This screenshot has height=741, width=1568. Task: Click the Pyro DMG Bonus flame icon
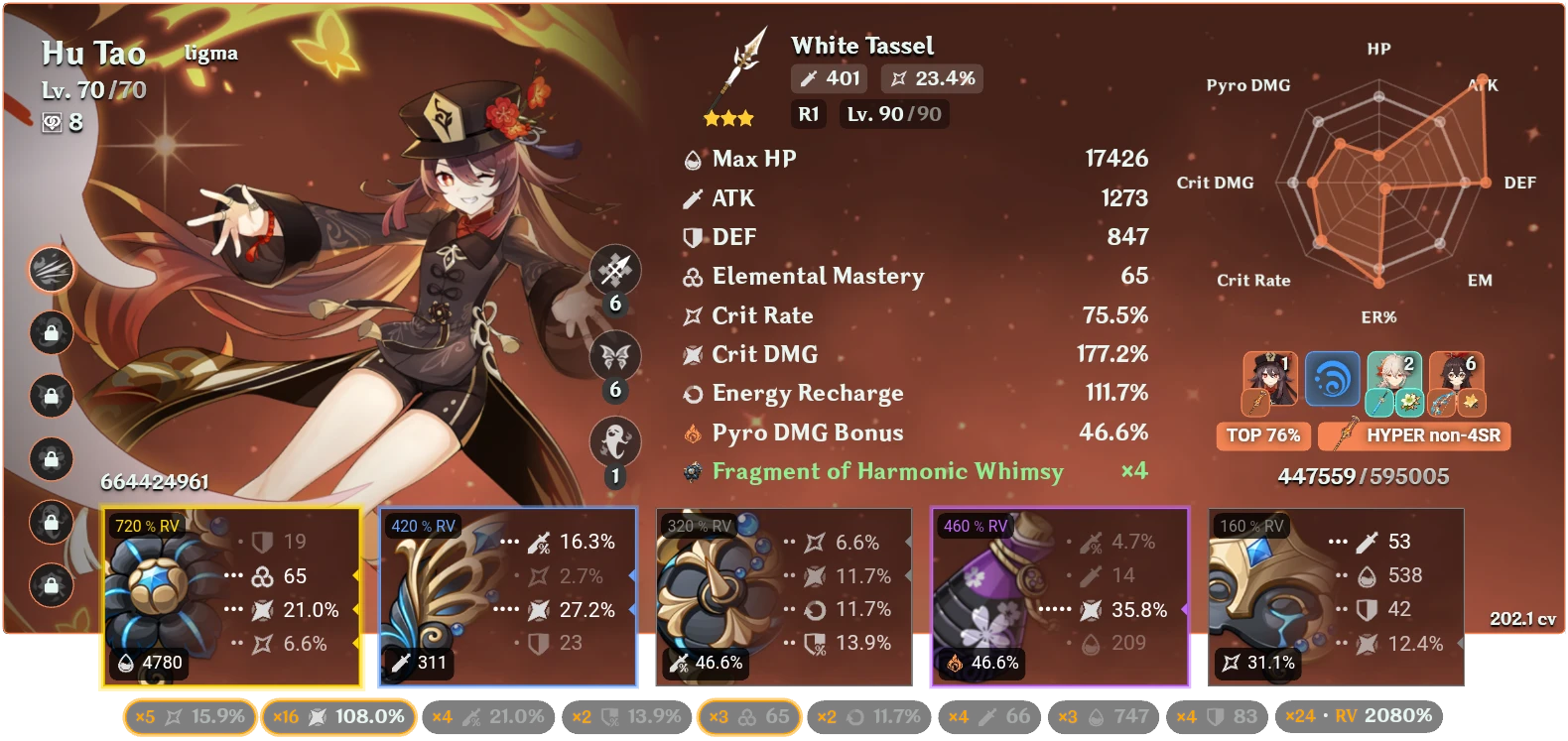[693, 432]
